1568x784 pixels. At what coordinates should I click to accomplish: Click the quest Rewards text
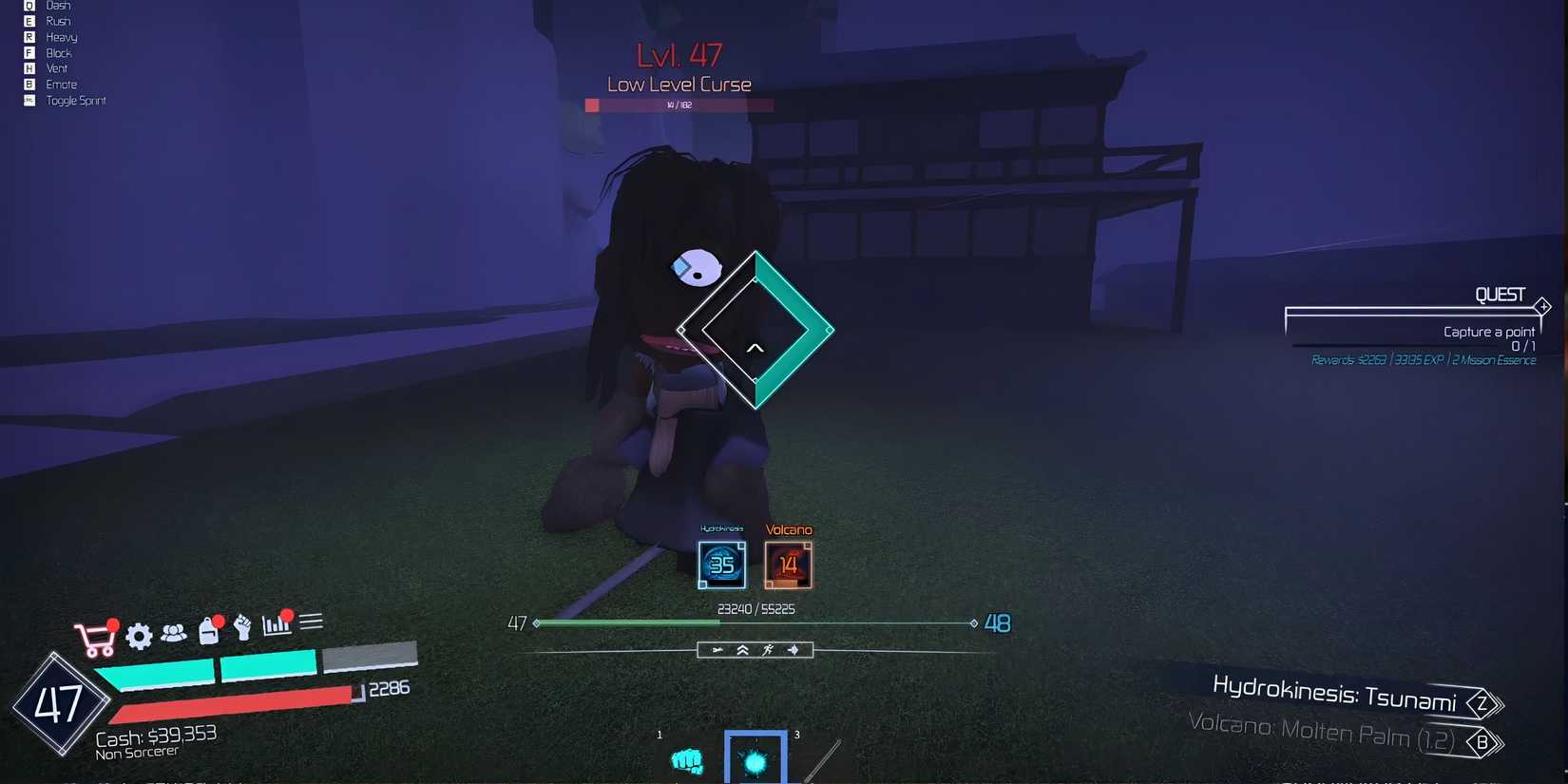tap(1425, 360)
